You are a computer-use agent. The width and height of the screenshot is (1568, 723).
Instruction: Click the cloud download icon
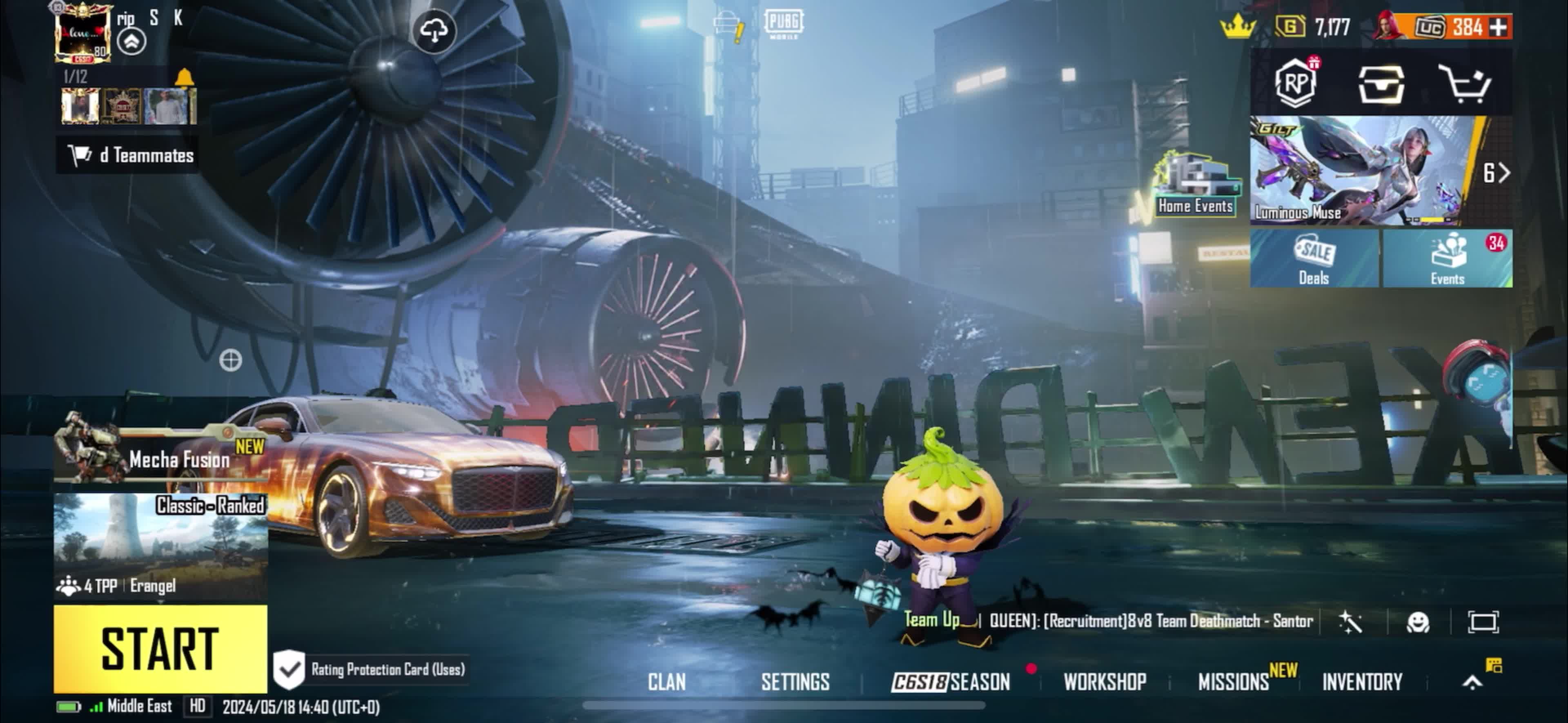coord(434,31)
